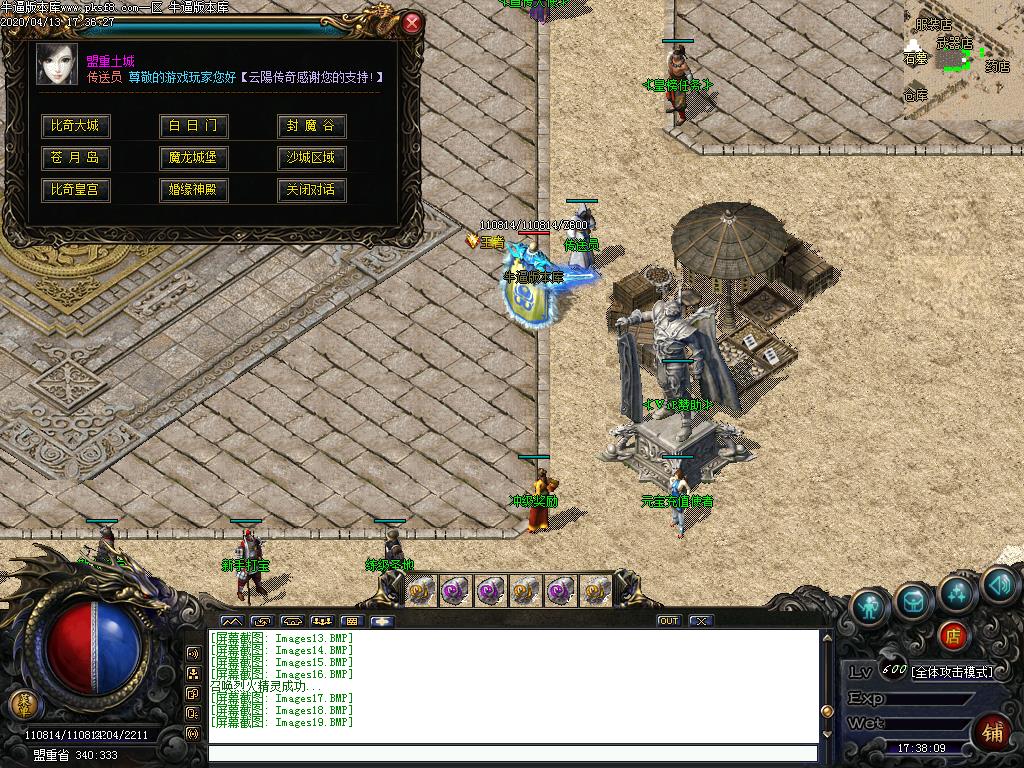Pick the 魔龙城堡 destination

pyautogui.click(x=193, y=158)
